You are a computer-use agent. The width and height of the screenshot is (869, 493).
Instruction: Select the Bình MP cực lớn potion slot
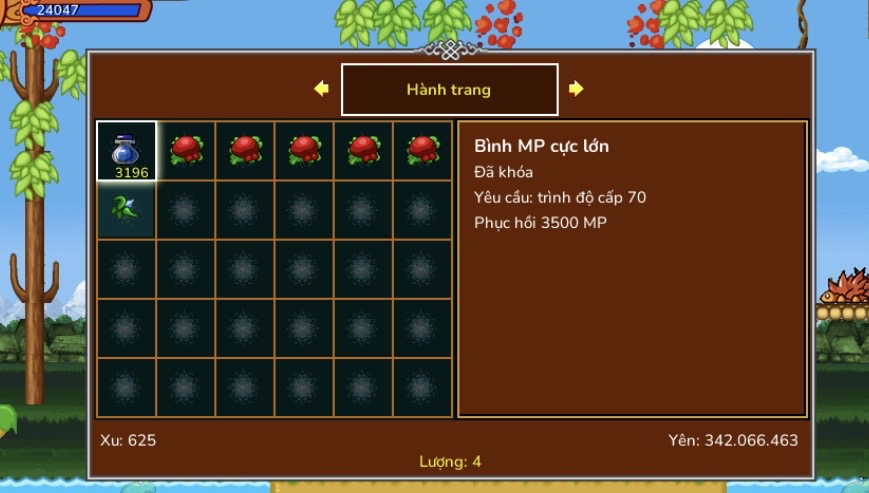pyautogui.click(x=127, y=151)
